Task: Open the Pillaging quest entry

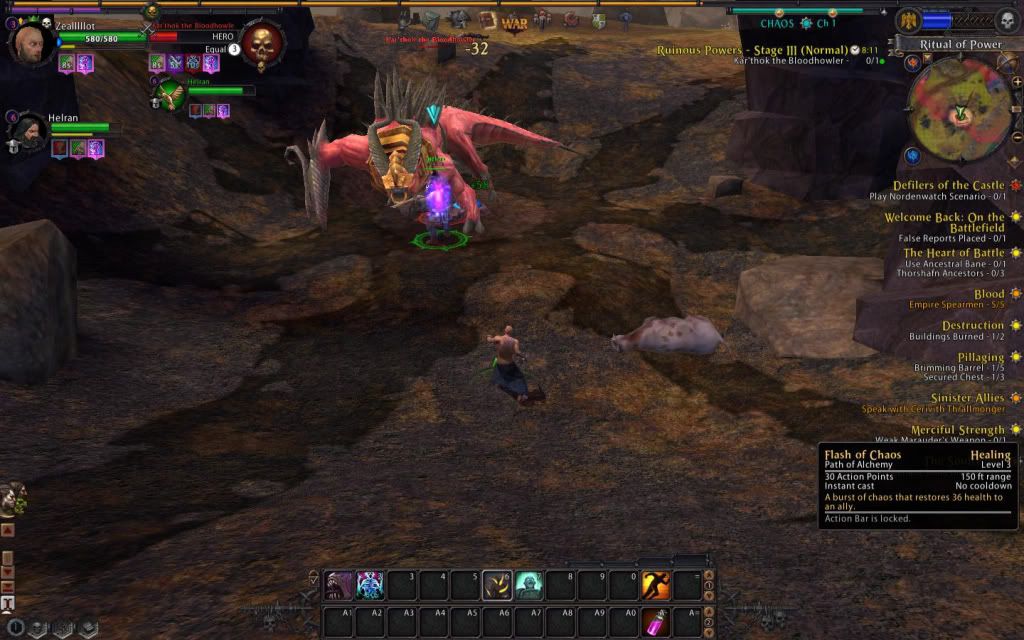Action: [x=980, y=357]
